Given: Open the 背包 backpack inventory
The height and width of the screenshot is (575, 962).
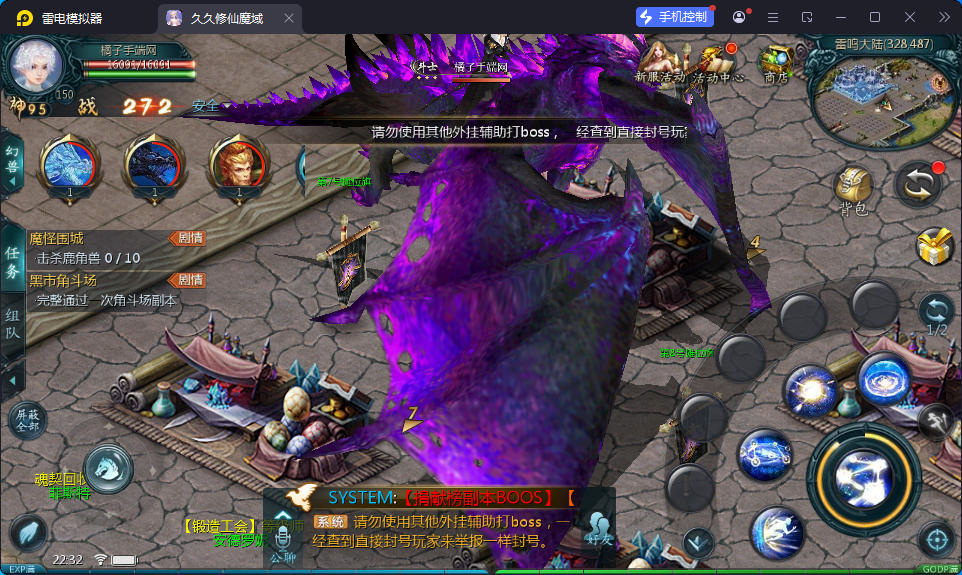Looking at the screenshot, I should coord(853,188).
